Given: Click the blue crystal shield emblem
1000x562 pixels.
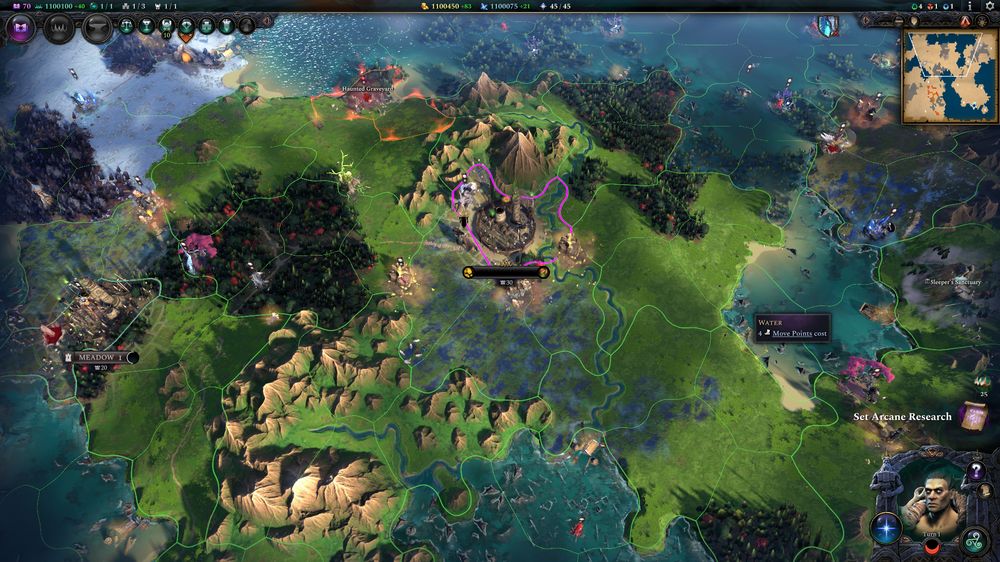Looking at the screenshot, I should pos(827,27).
